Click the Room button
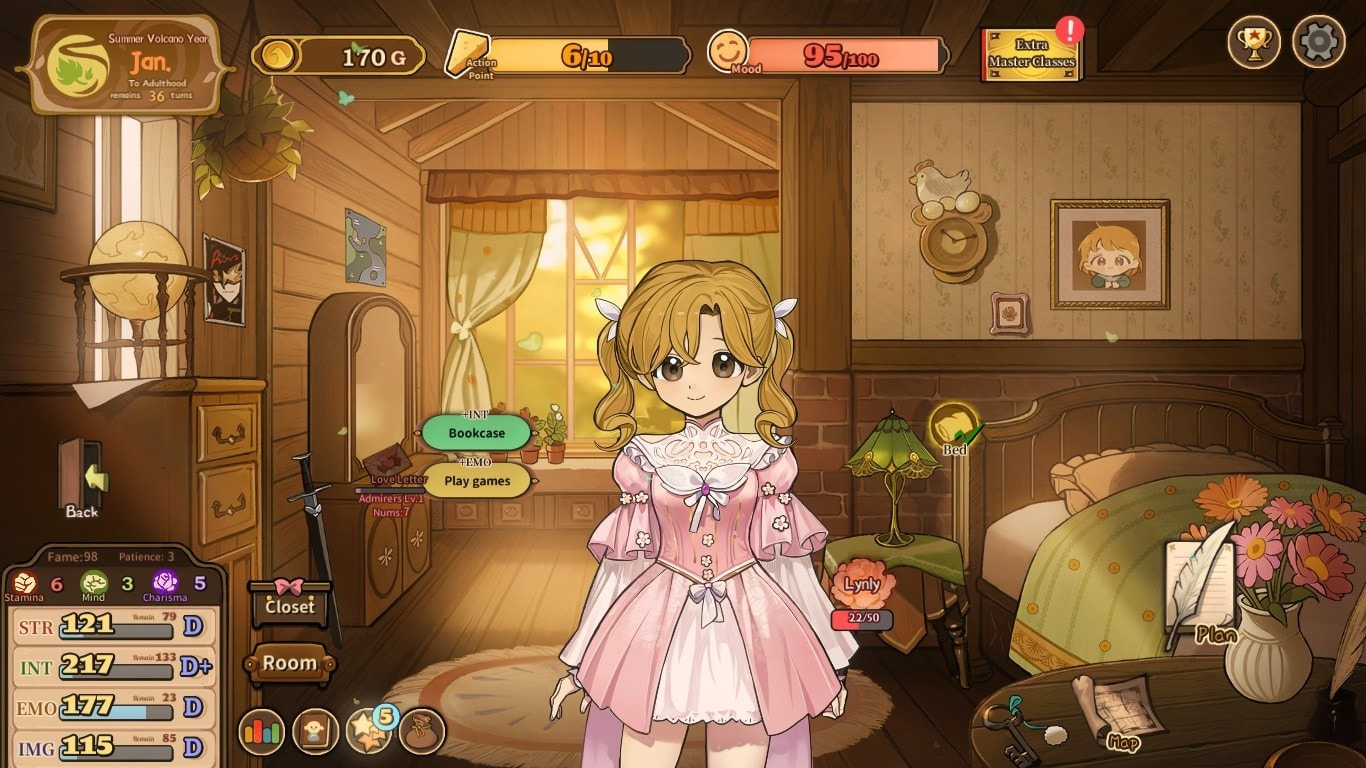The image size is (1366, 768). 289,663
